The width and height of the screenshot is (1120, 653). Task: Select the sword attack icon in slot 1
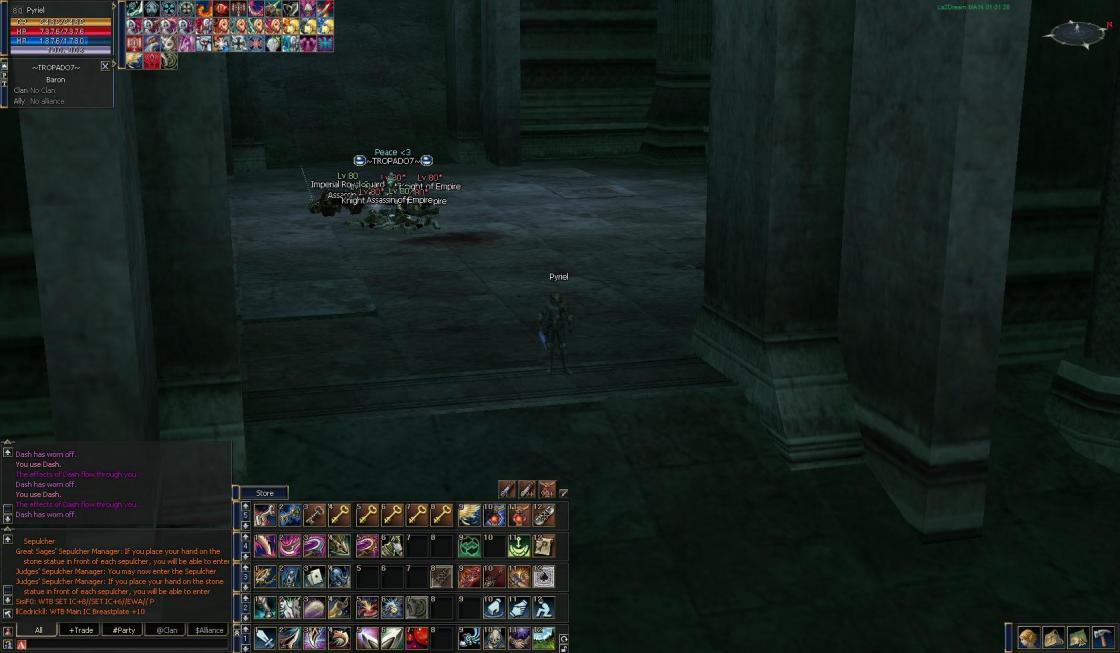tap(264, 637)
